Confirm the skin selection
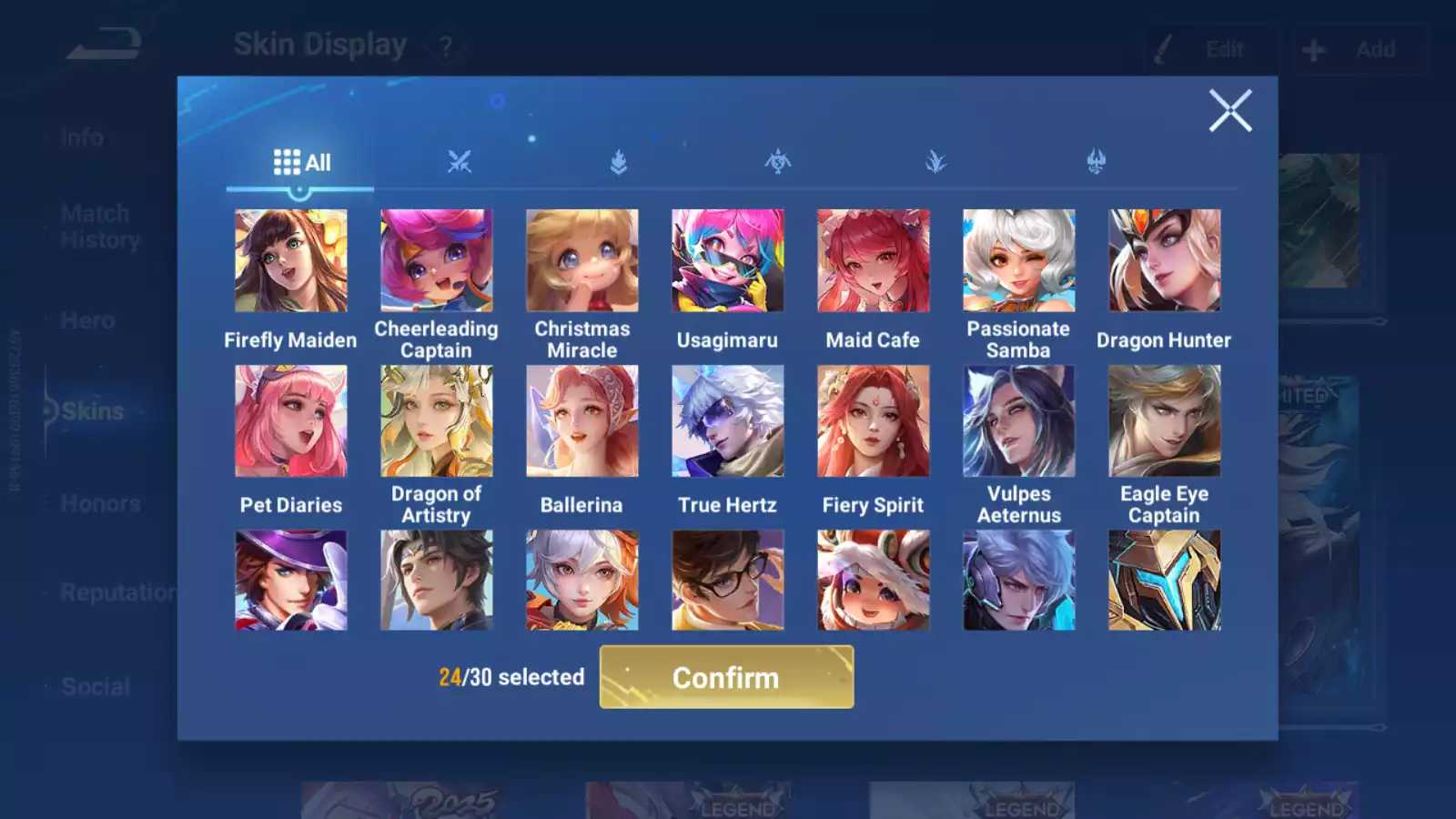The height and width of the screenshot is (819, 1456). coord(726,677)
